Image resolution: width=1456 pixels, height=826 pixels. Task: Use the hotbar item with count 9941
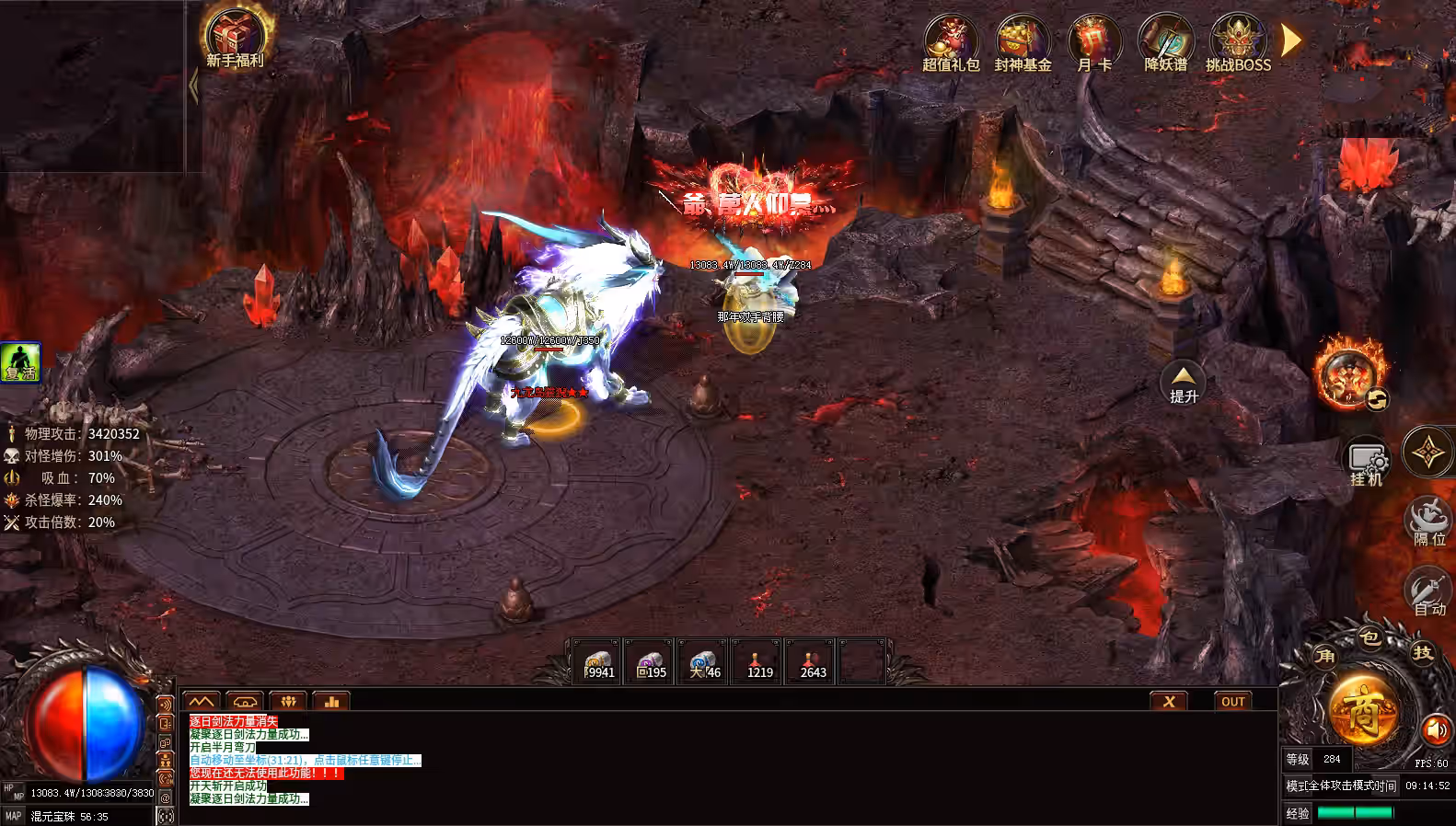point(597,662)
